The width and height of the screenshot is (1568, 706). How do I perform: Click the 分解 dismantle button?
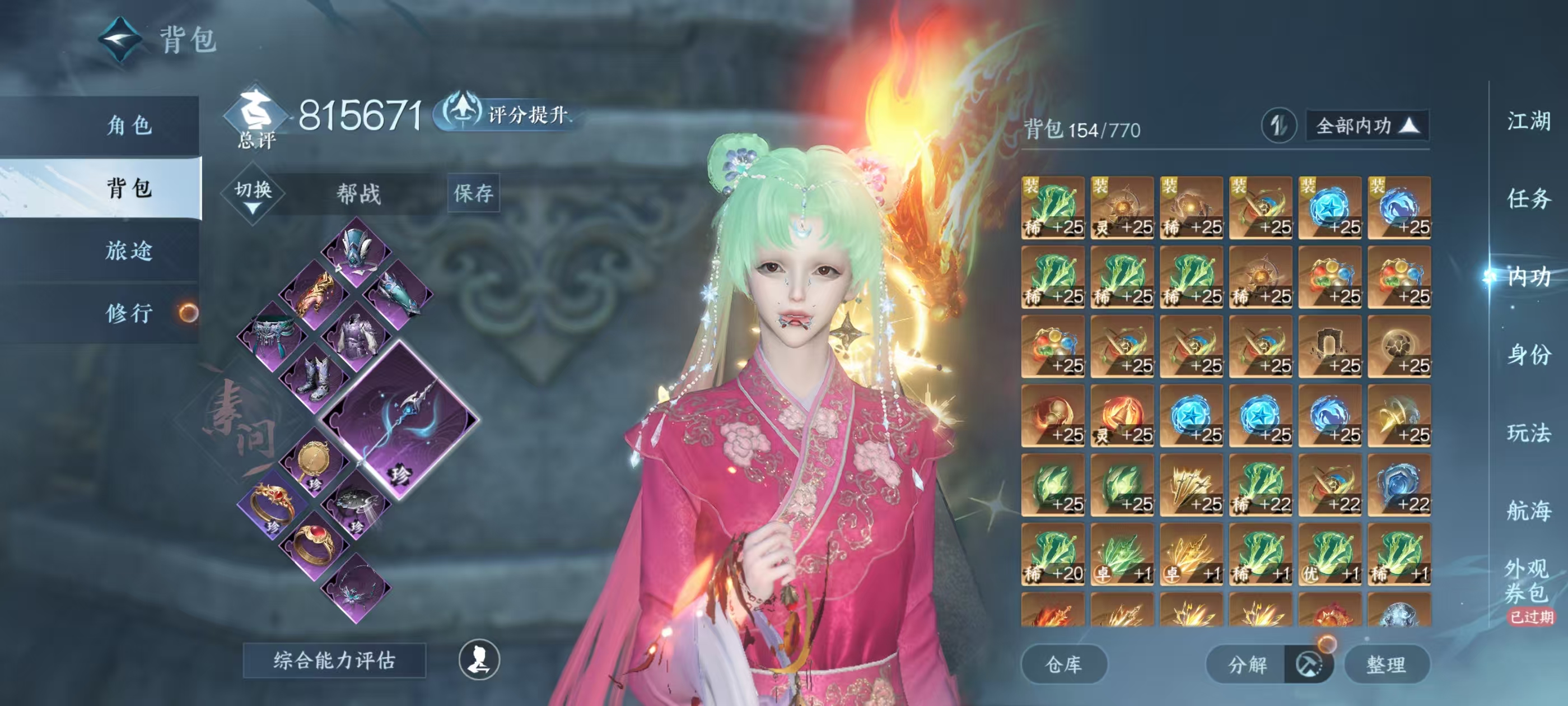click(1248, 664)
